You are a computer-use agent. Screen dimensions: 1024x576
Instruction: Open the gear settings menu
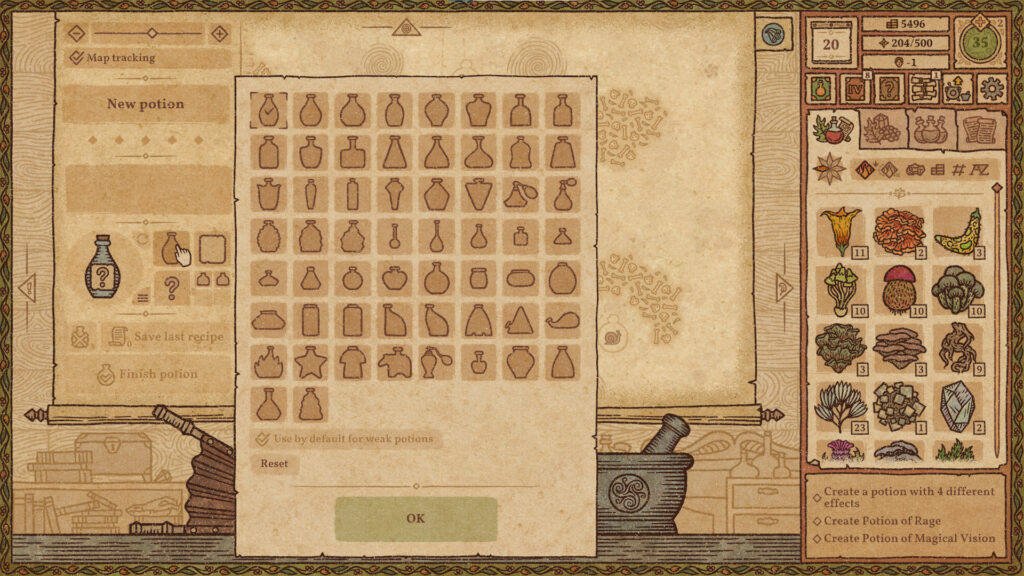tap(991, 88)
